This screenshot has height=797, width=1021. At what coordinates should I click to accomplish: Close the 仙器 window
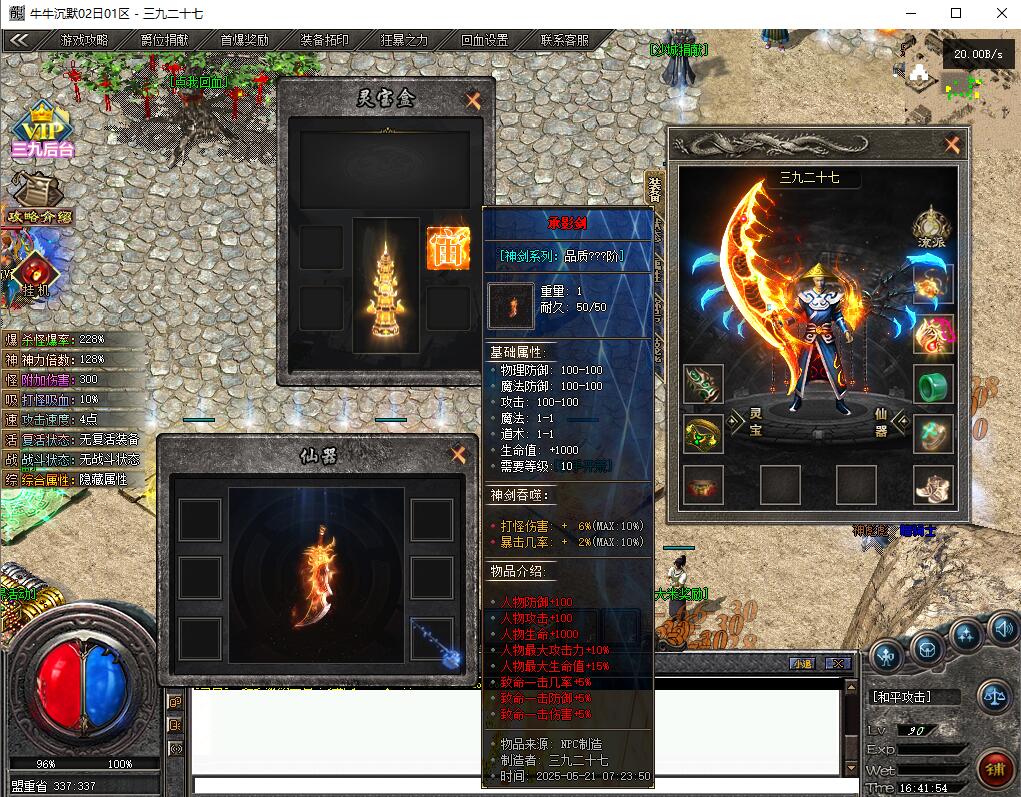[458, 455]
